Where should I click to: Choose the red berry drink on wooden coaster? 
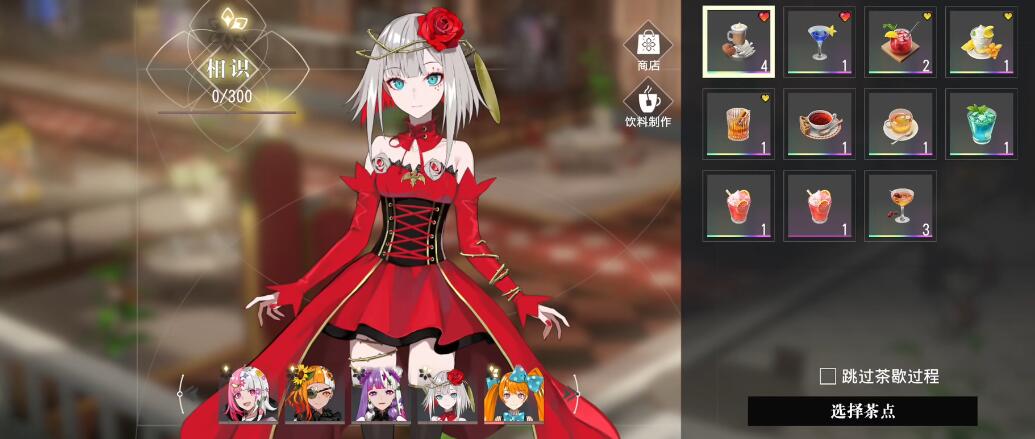pyautogui.click(x=900, y=42)
